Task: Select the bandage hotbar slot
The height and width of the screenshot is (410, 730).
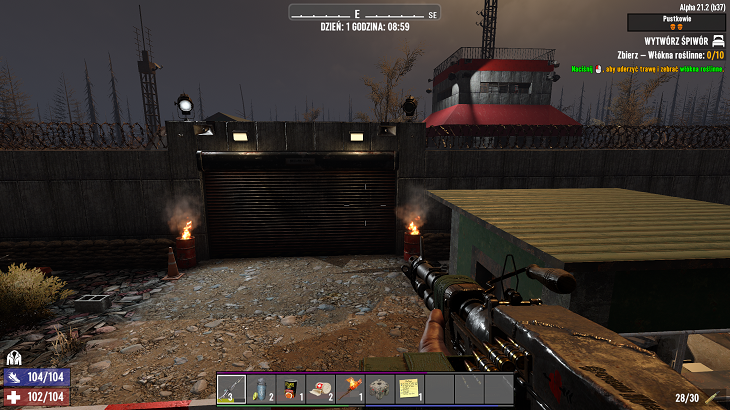Action: 320,388
